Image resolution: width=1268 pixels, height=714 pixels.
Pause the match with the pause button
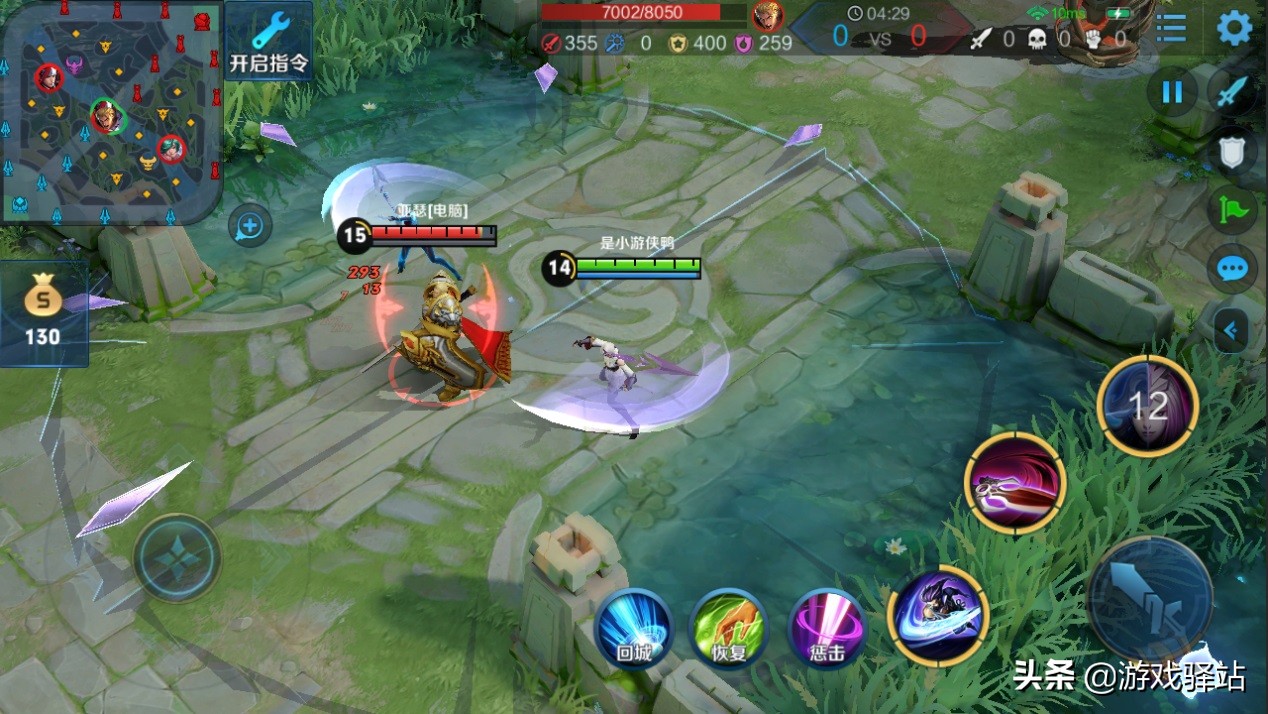pyautogui.click(x=1171, y=93)
